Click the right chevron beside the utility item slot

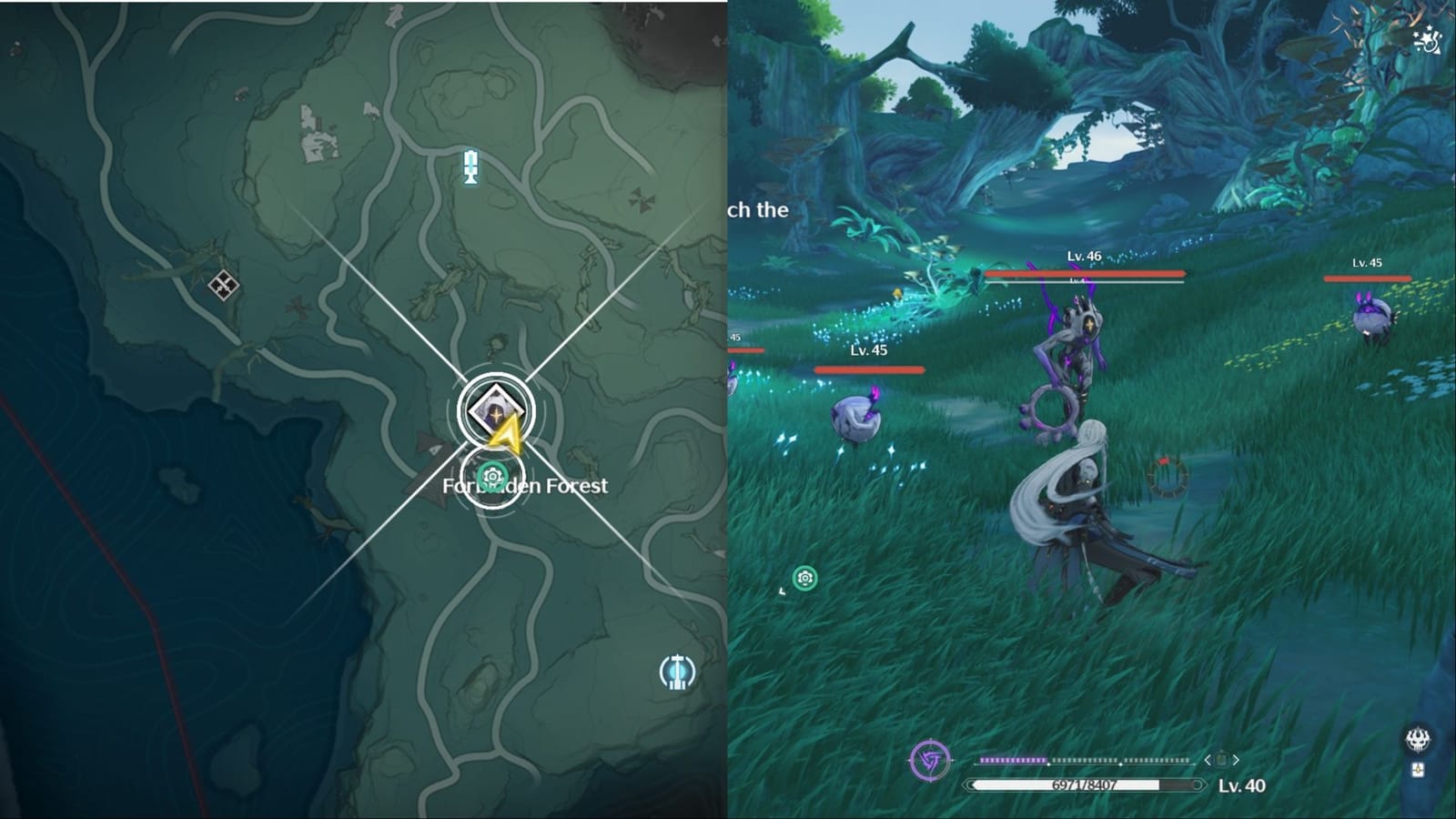click(1236, 760)
